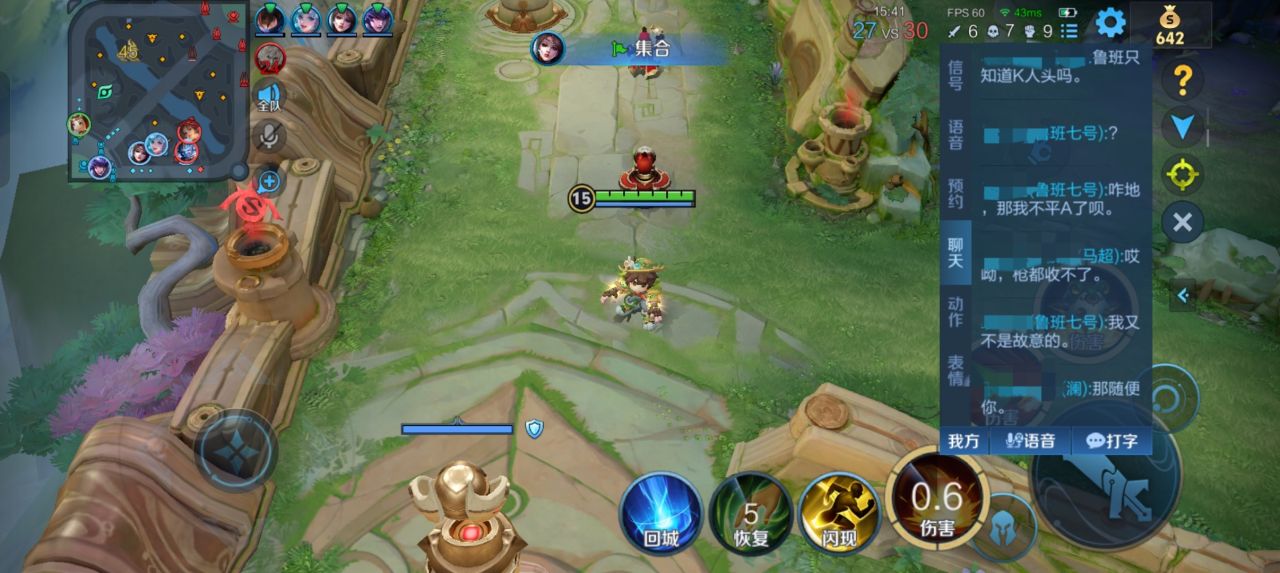
Task: Switch to the 语音 tab in side panel
Action: coord(955,134)
